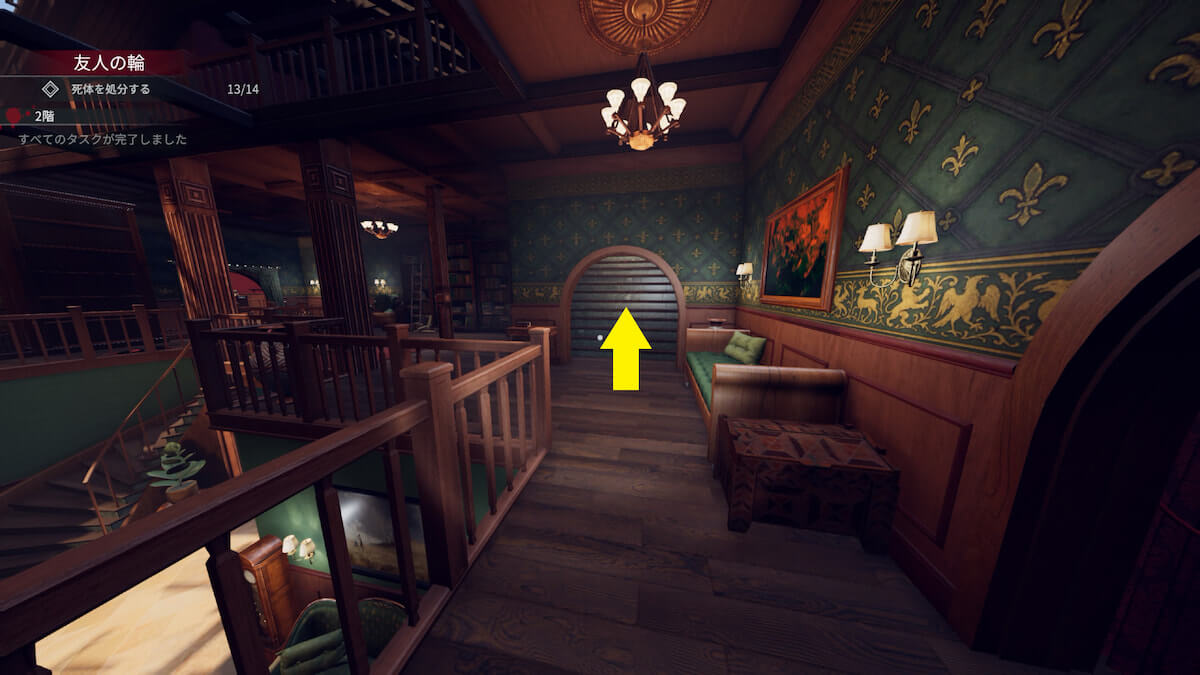The image size is (1200, 675).
Task: Click the 友人の輪 mission title banner
Action: [109, 63]
